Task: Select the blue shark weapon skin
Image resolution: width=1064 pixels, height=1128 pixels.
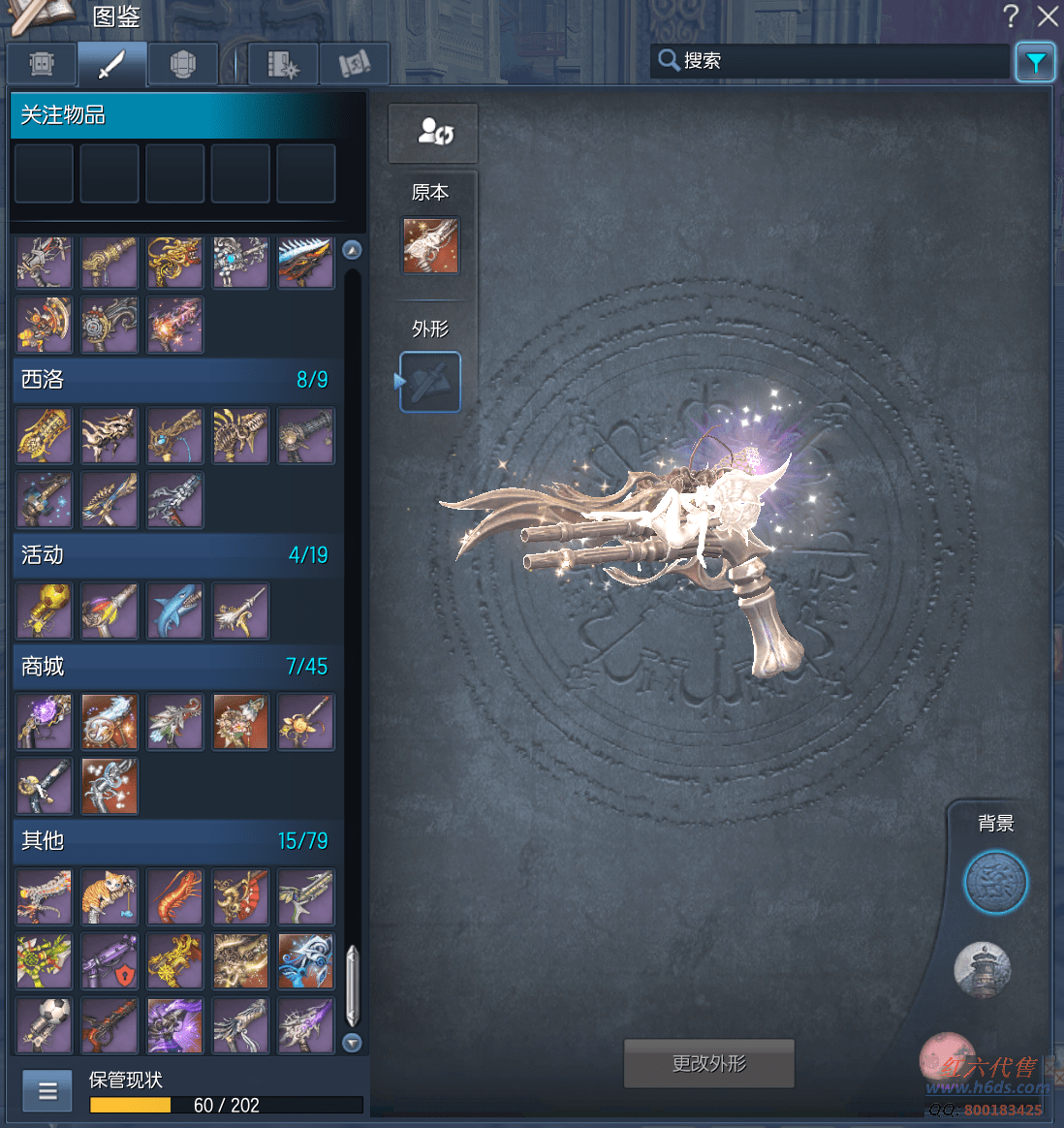Action: [x=175, y=611]
